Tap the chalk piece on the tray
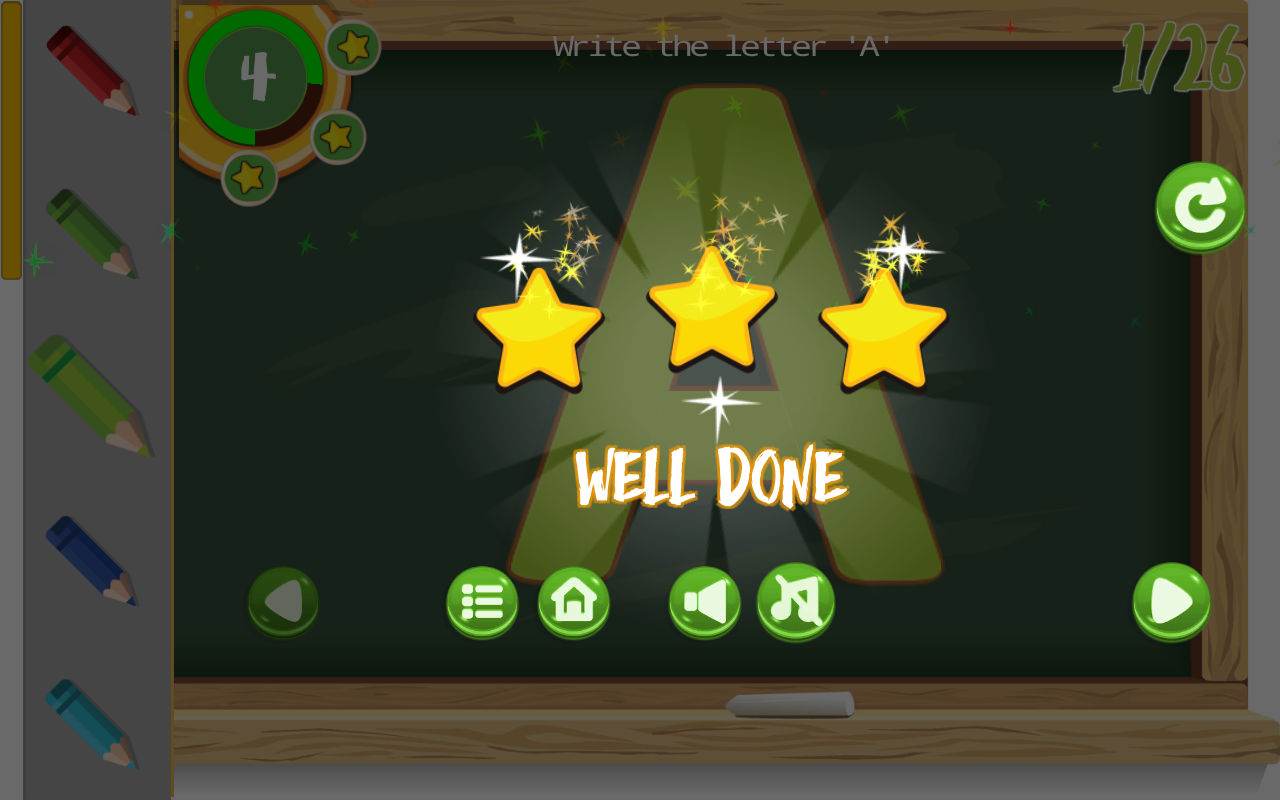 (x=789, y=705)
